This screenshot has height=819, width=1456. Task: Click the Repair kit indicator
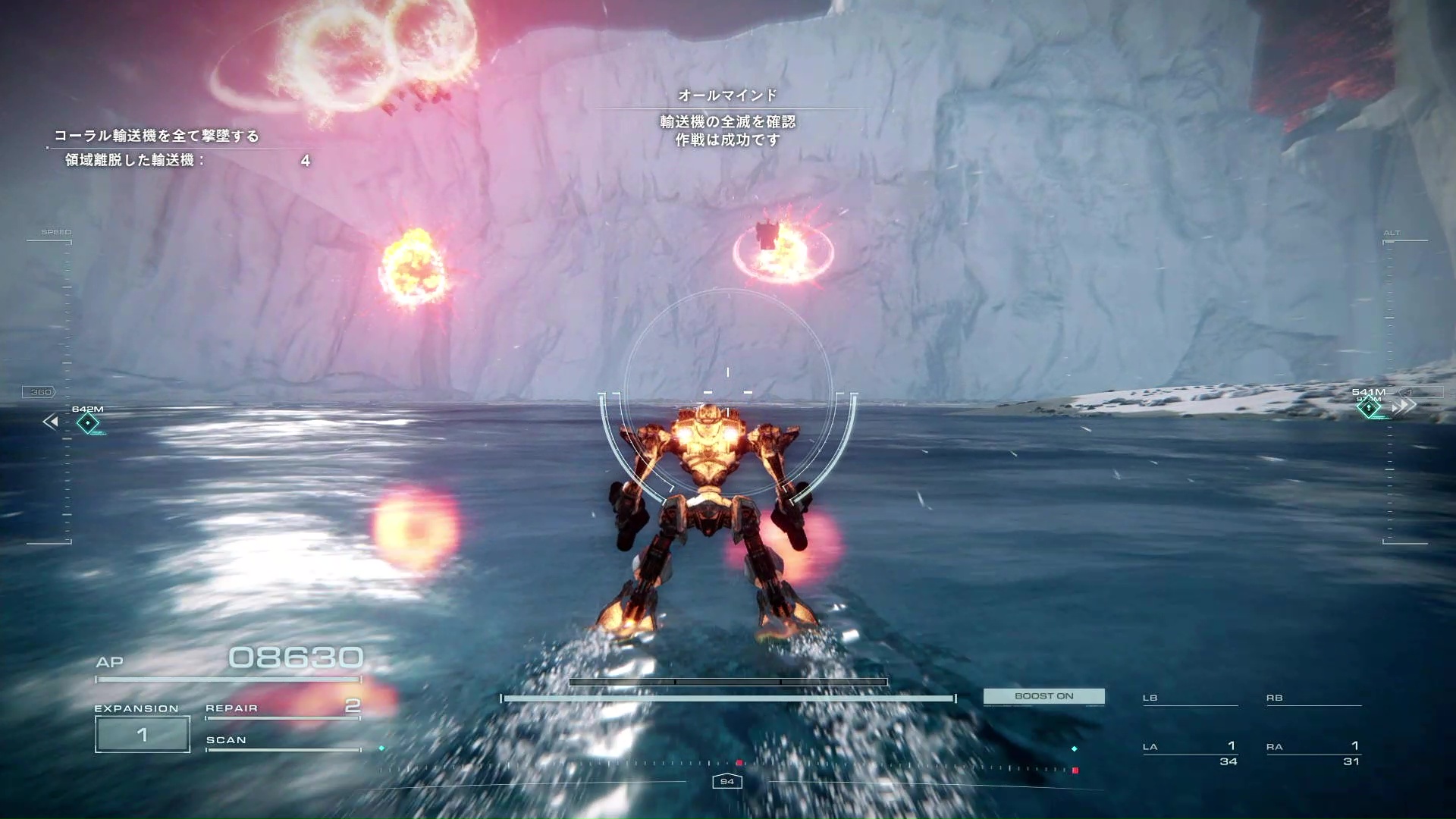click(x=282, y=708)
